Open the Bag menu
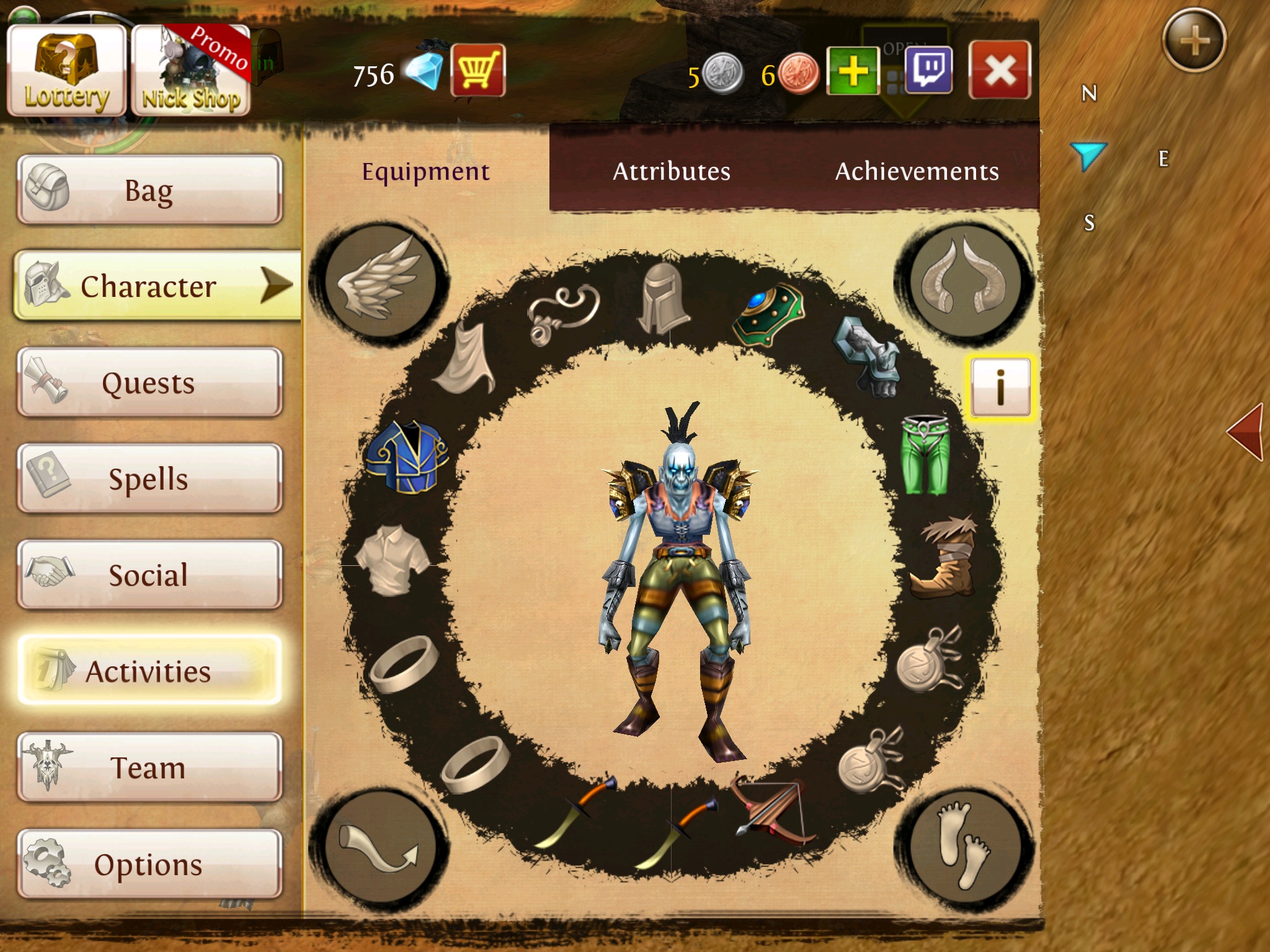The height and width of the screenshot is (952, 1270). pos(149,190)
